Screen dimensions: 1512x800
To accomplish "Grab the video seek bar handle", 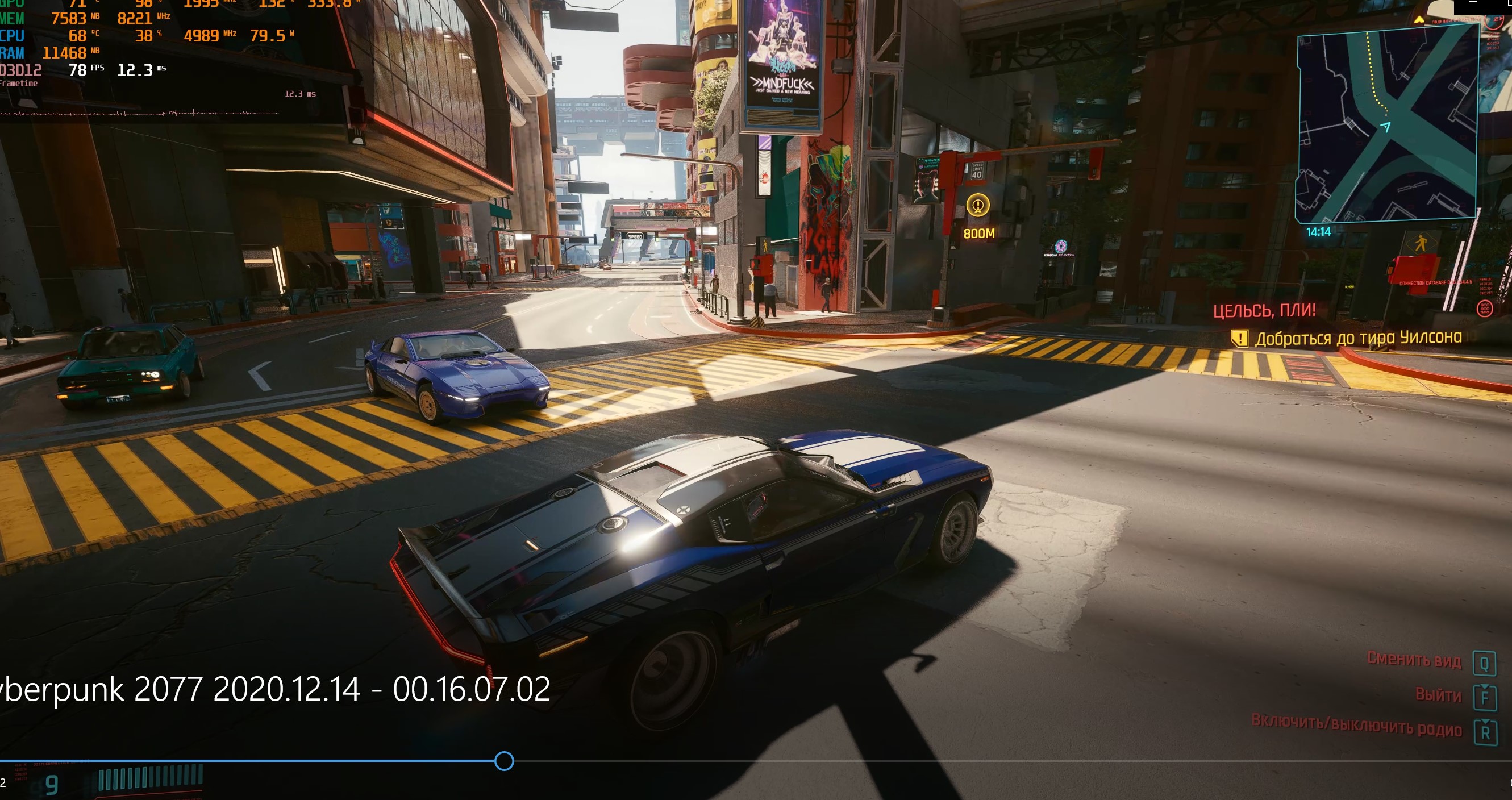I will tap(504, 761).
